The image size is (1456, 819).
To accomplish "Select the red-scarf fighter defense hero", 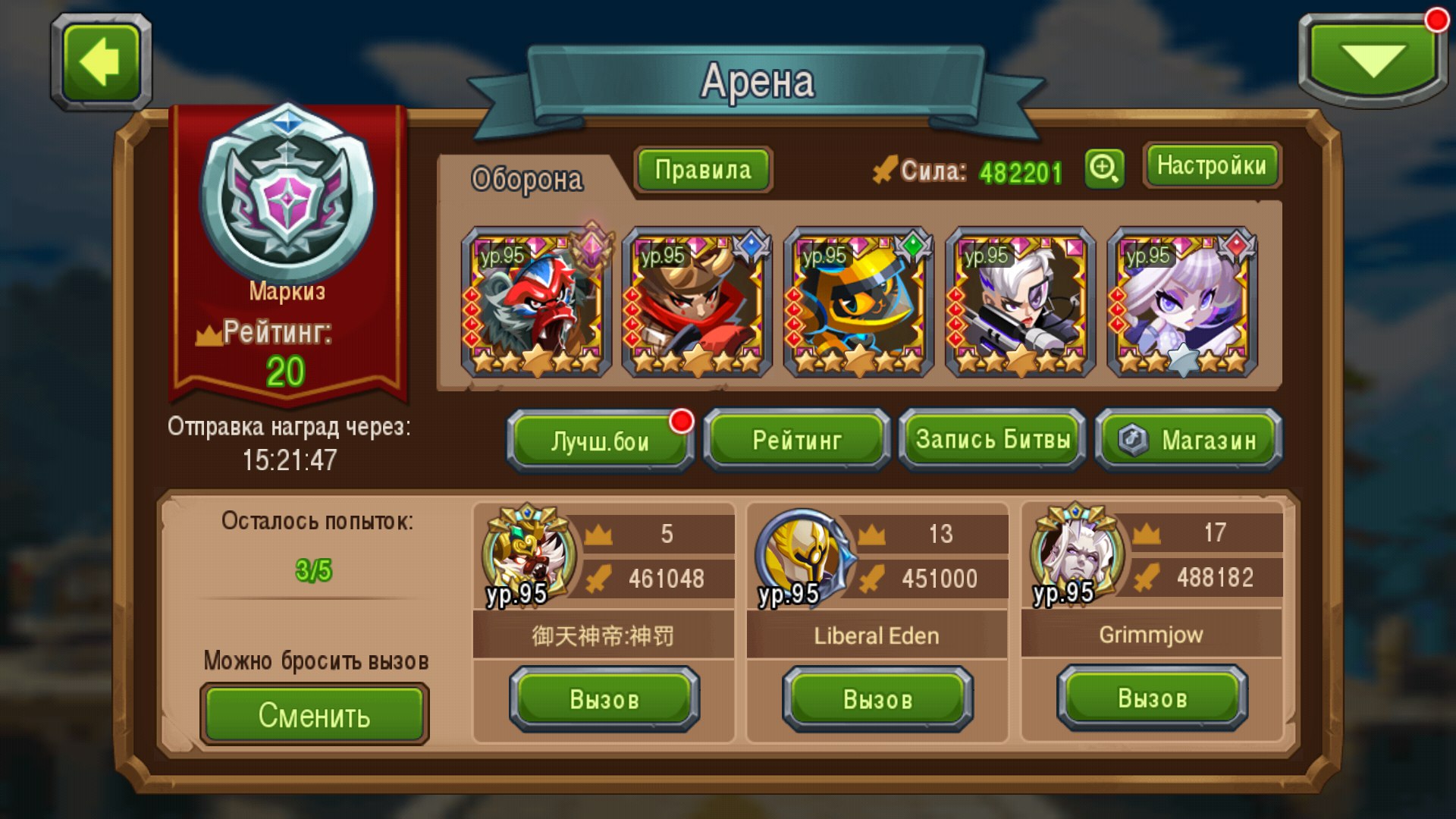I will 697,303.
